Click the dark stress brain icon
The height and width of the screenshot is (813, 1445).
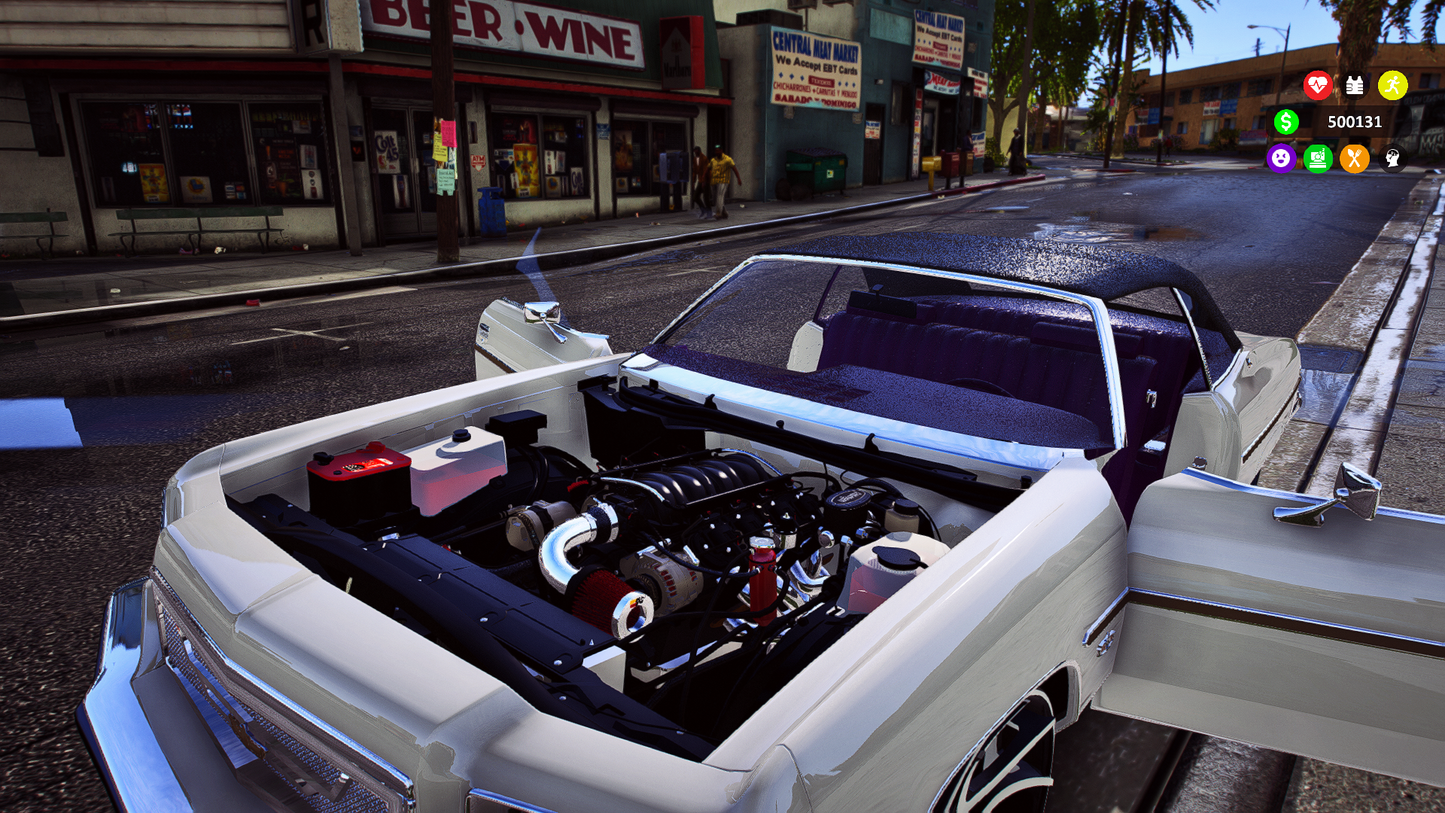coord(1391,159)
